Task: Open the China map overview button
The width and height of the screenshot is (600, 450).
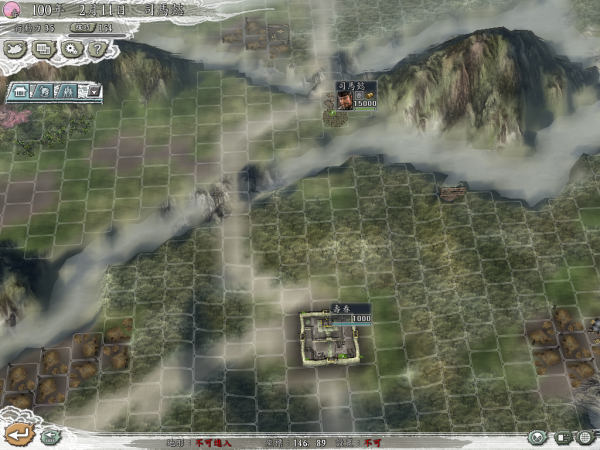Action: coord(17,47)
